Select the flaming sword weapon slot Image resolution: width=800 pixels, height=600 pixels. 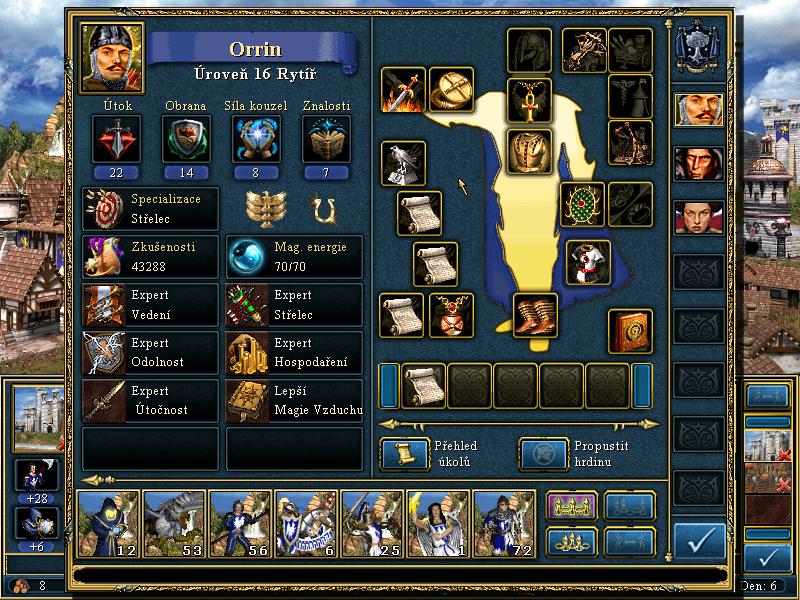click(403, 90)
